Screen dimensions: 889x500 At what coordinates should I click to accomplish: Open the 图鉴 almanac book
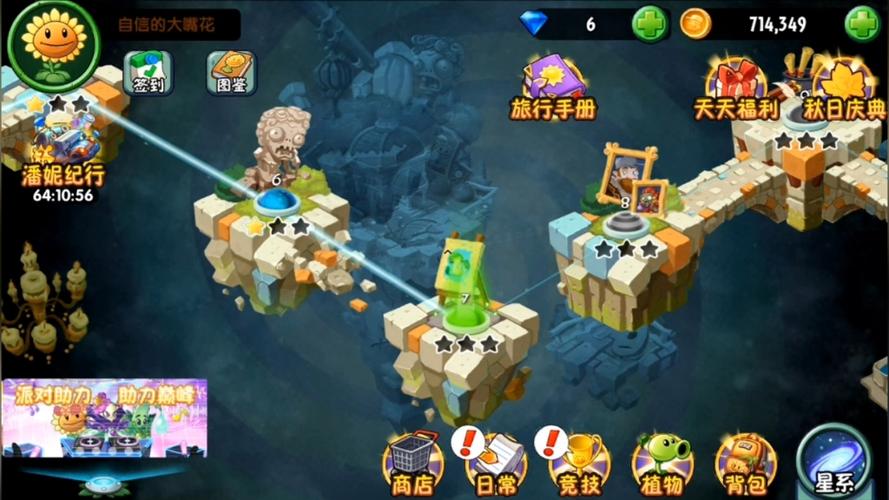click(231, 71)
